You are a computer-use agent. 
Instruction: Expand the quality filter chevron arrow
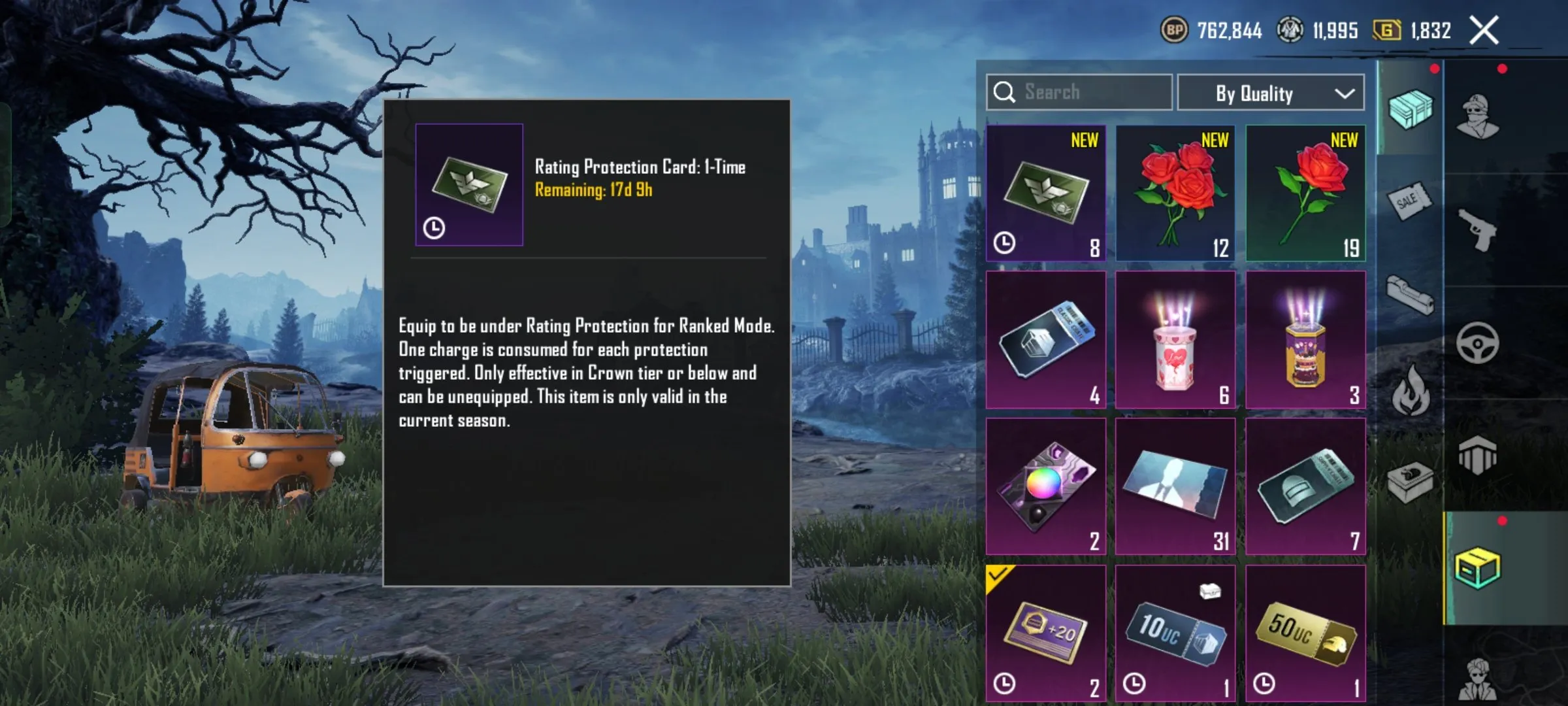[1346, 93]
